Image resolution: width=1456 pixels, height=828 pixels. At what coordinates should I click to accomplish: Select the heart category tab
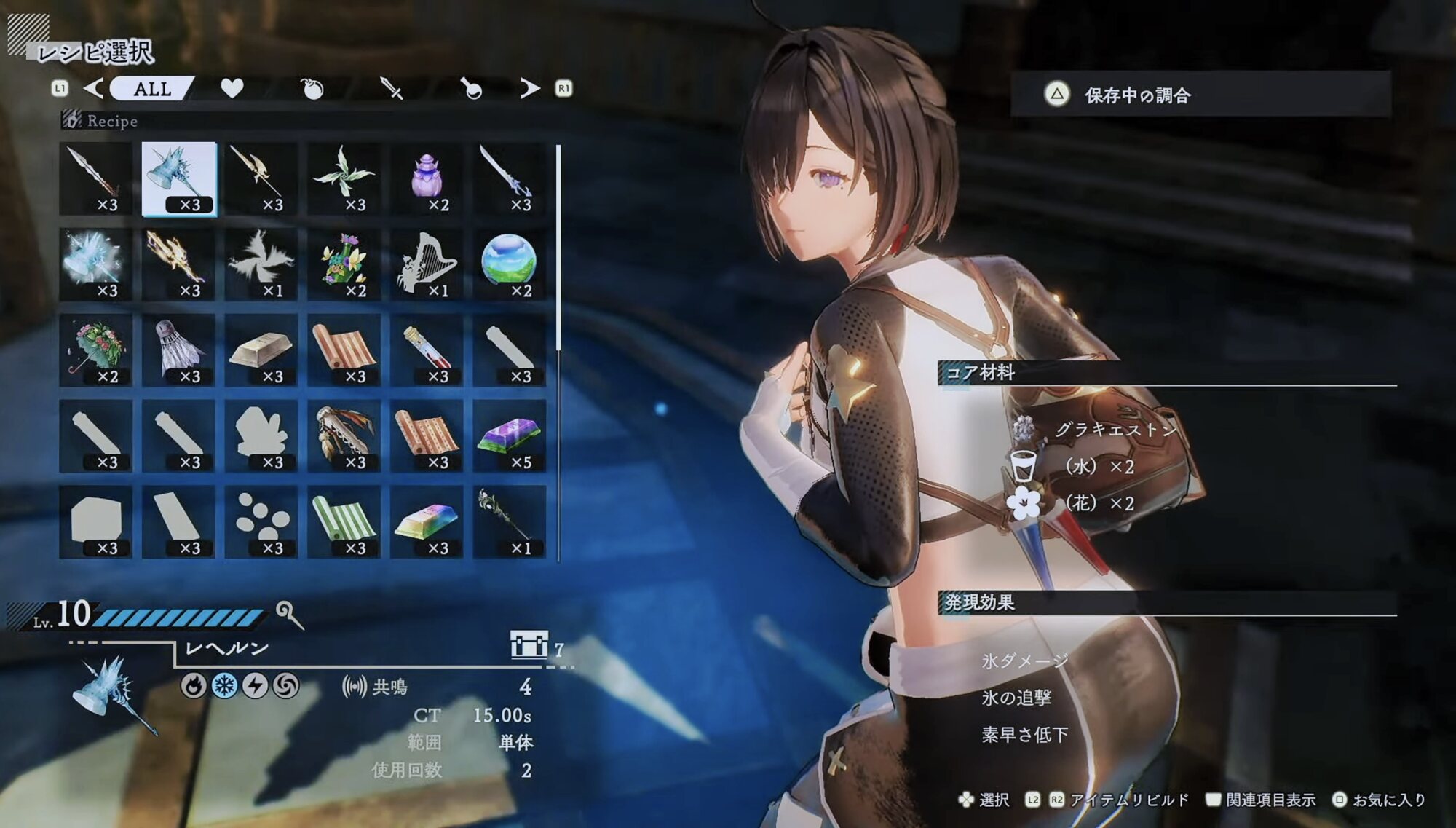coord(232,89)
